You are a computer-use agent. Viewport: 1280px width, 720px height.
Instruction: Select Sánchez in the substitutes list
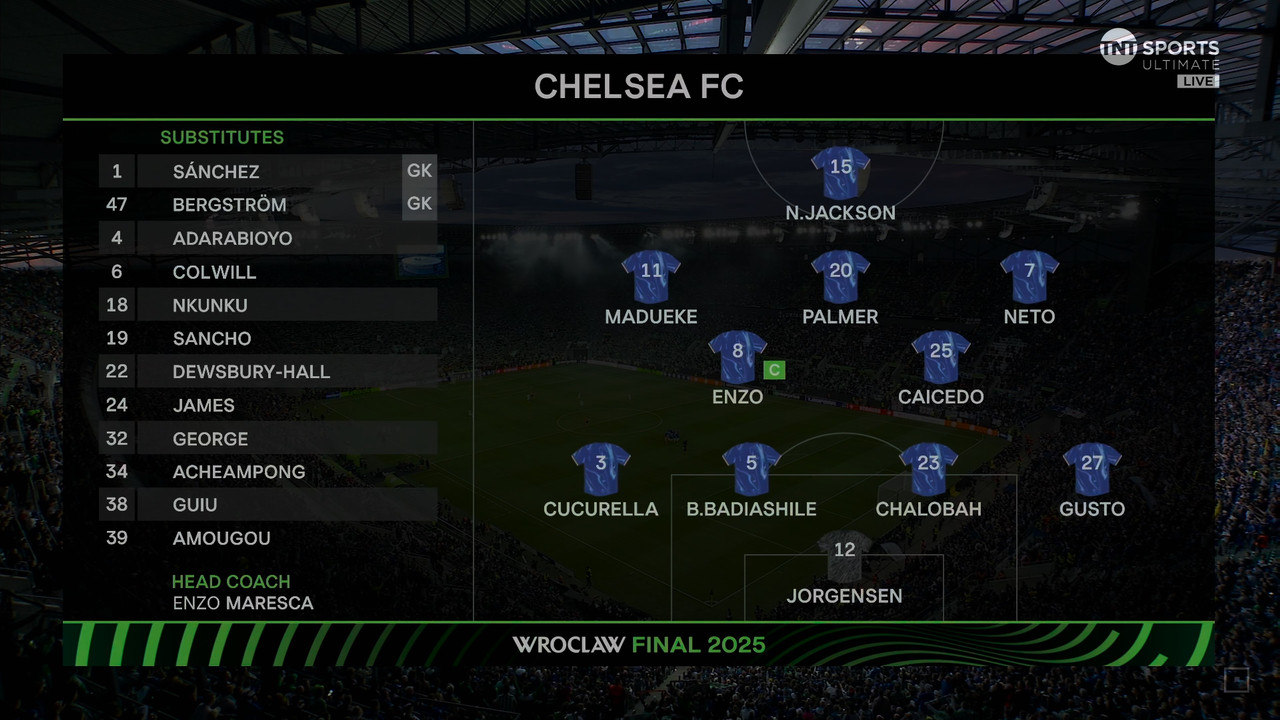click(216, 171)
